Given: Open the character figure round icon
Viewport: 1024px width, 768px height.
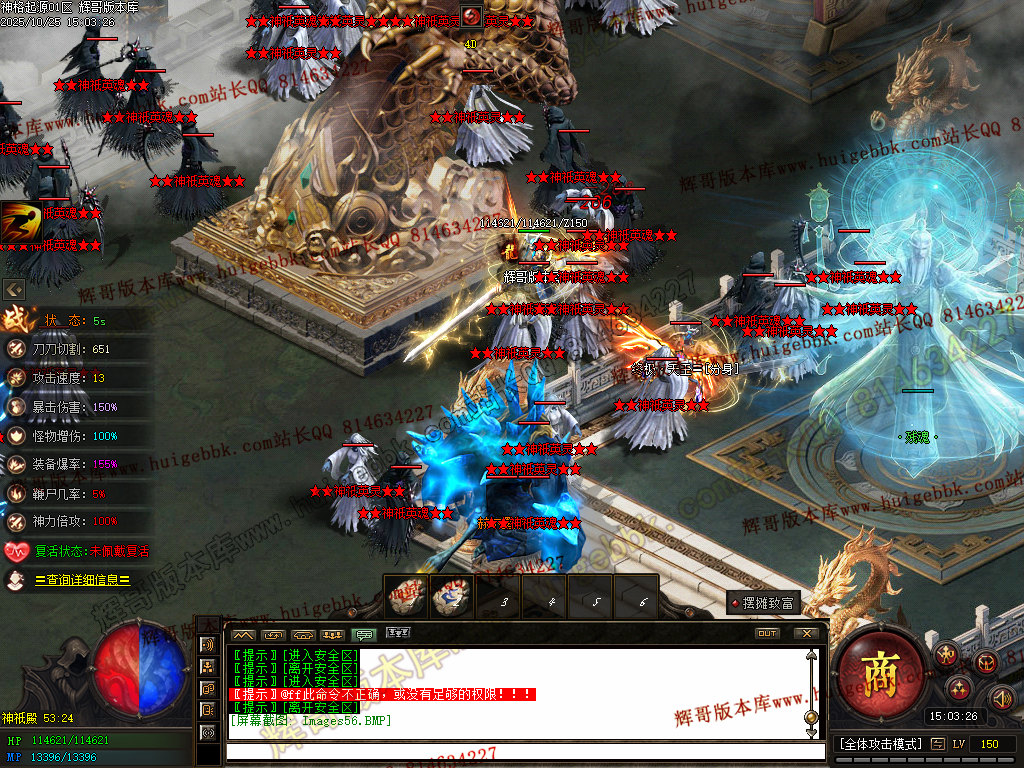Looking at the screenshot, I should 946,655.
